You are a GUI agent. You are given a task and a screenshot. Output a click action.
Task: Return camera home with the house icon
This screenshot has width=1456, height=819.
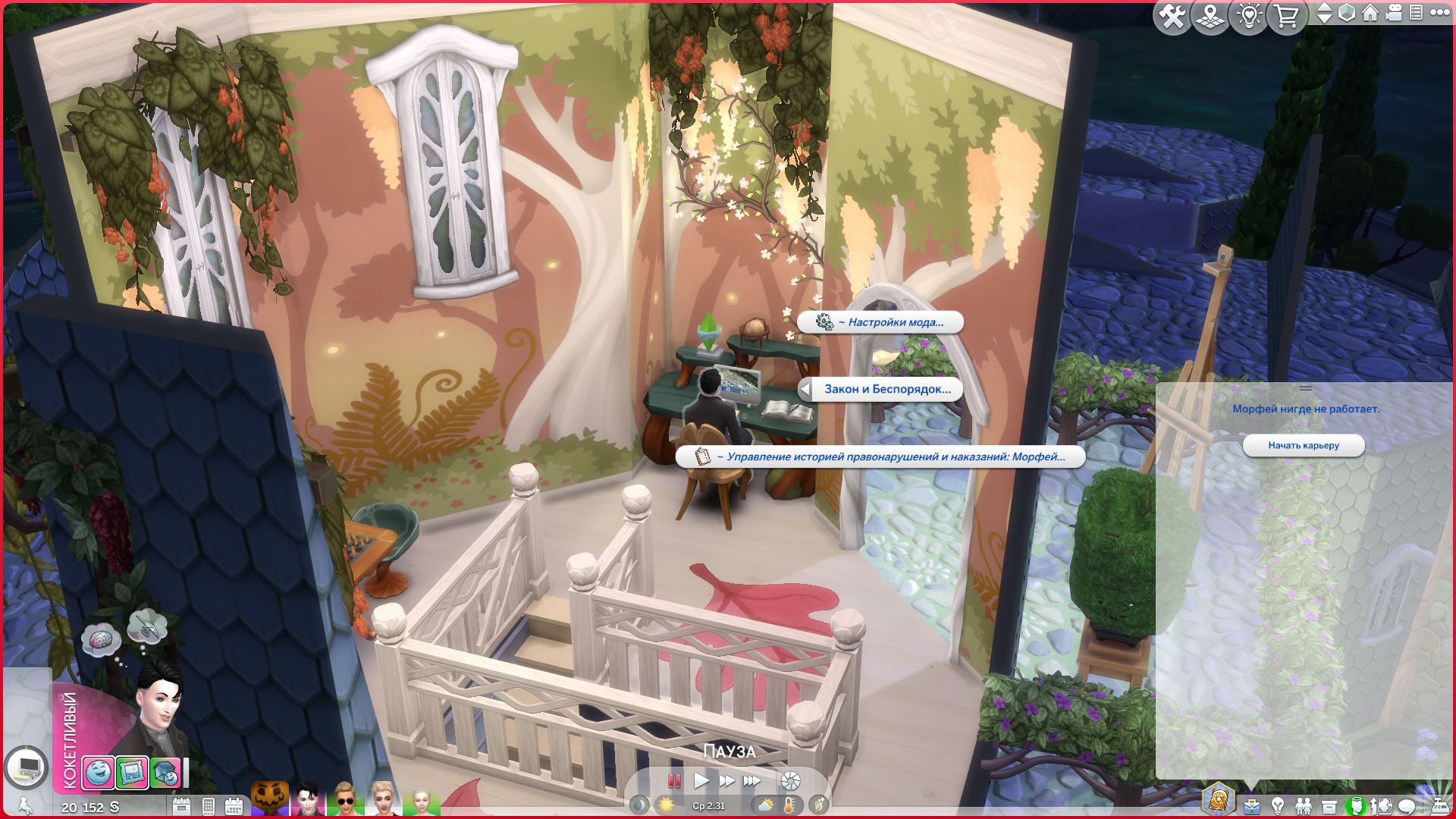(x=1370, y=14)
